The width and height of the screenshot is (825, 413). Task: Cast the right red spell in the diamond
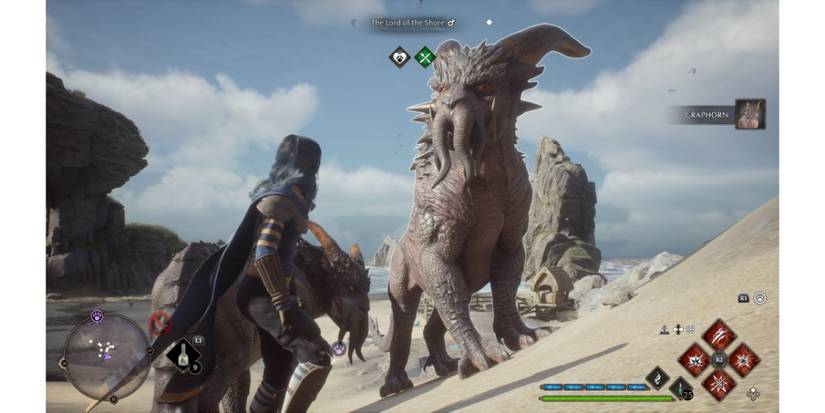(744, 359)
